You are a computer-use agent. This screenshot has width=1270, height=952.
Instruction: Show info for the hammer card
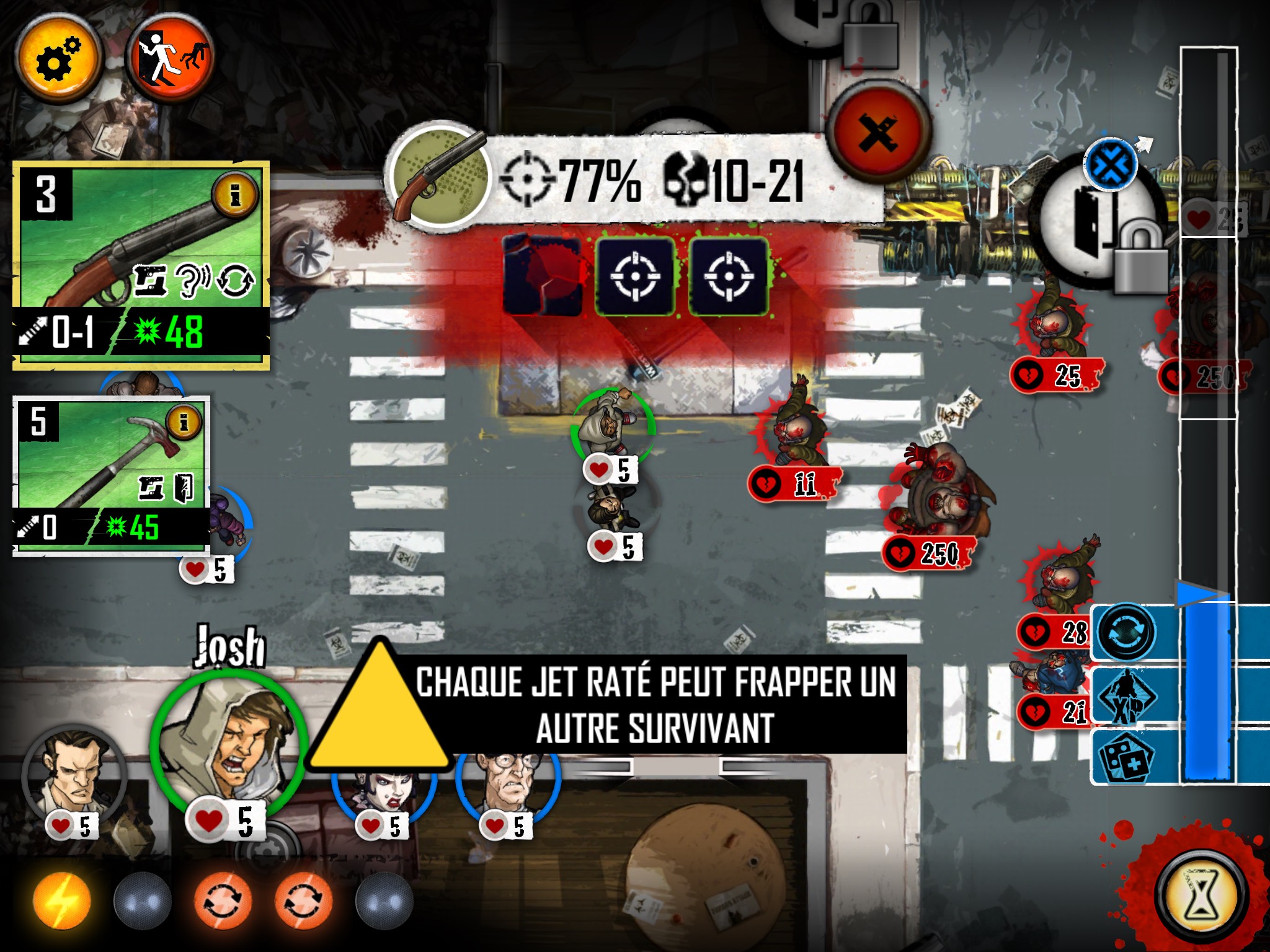pos(184,423)
